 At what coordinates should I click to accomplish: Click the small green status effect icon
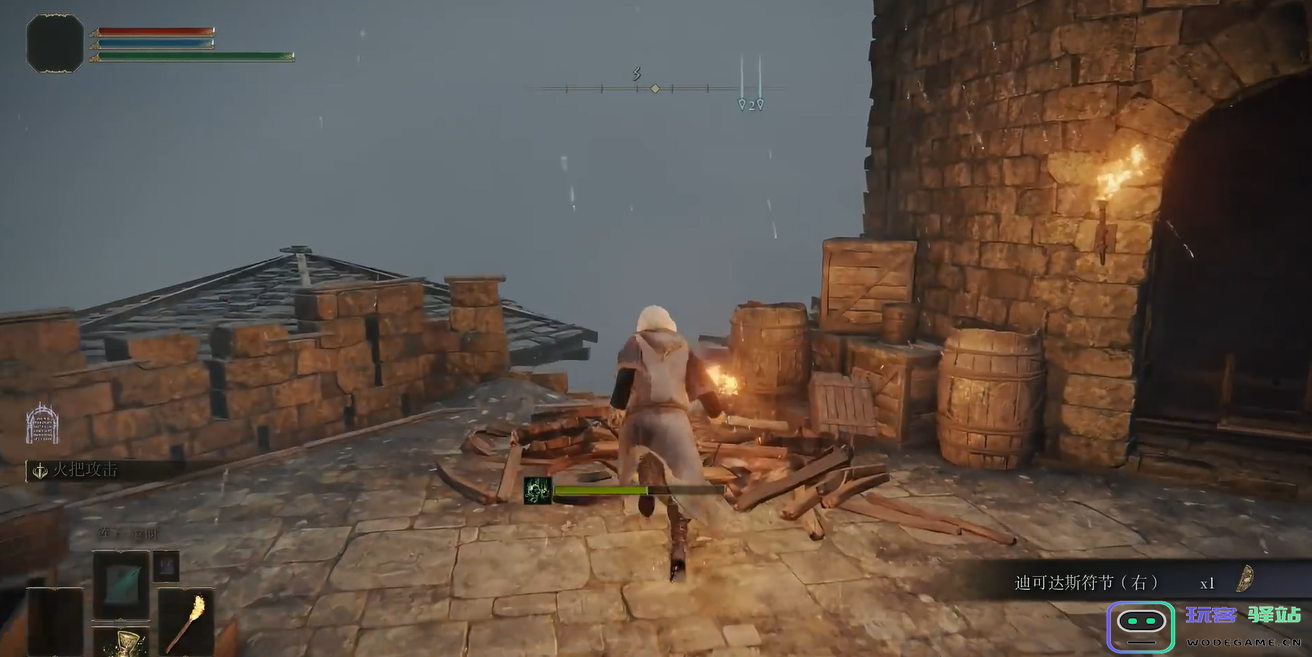[538, 490]
